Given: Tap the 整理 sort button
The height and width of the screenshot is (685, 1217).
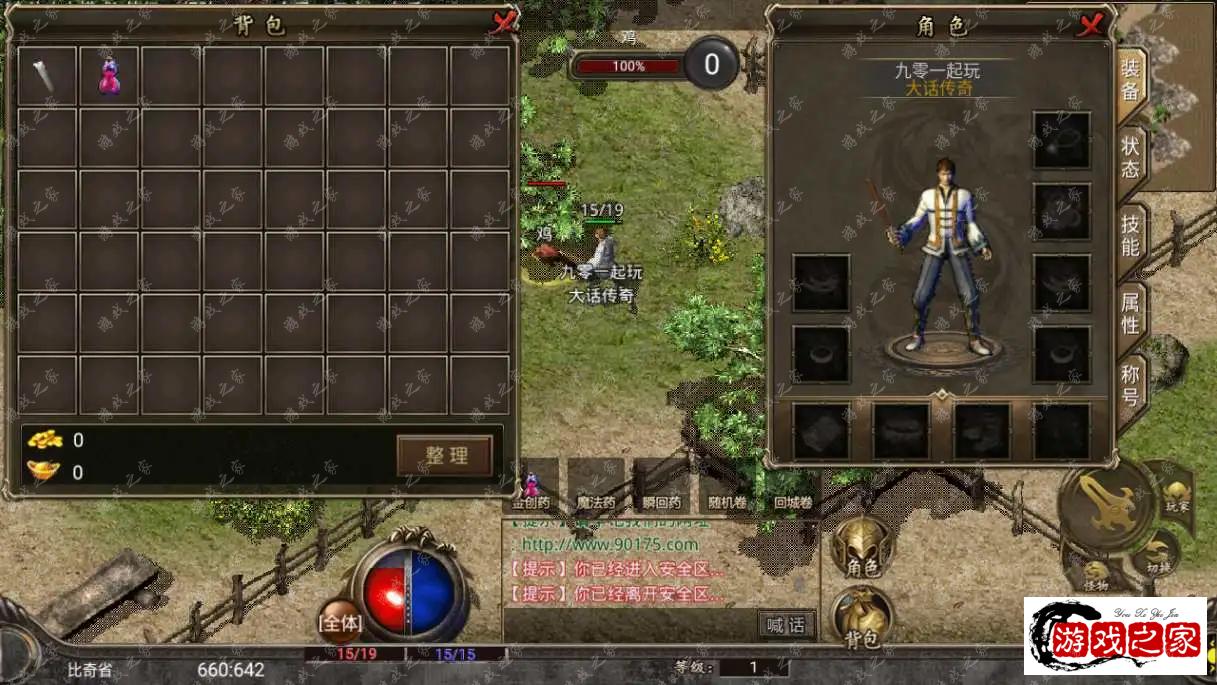Looking at the screenshot, I should [445, 455].
